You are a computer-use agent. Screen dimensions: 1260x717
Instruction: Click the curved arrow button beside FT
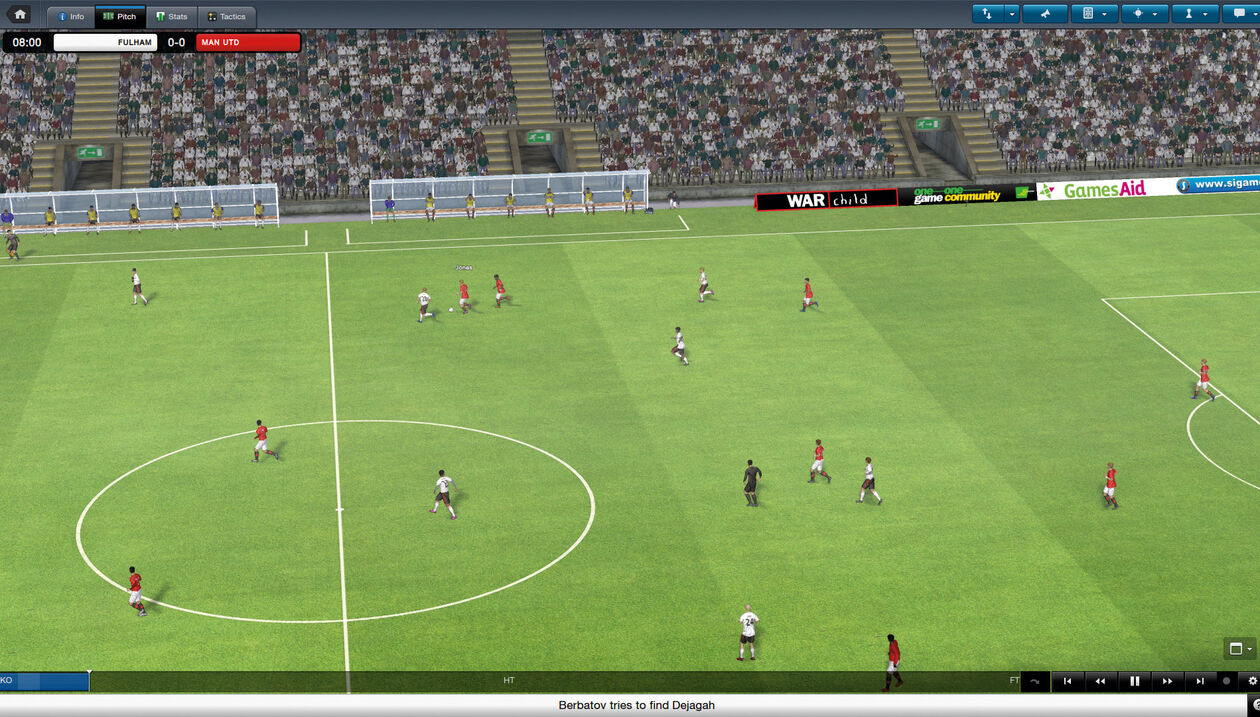click(x=1034, y=681)
